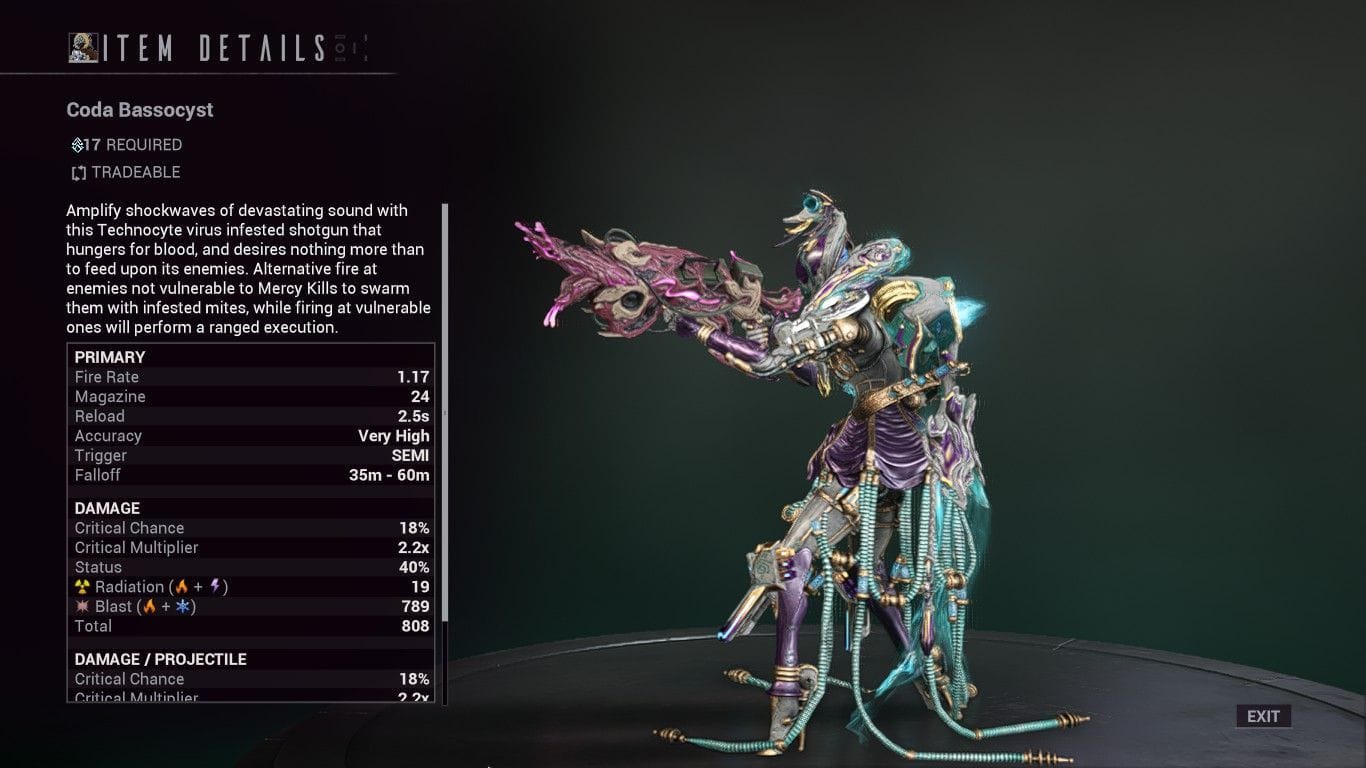The height and width of the screenshot is (768, 1366).
Task: Click the Electricity lightning bolt icon
Action: pyautogui.click(x=214, y=587)
